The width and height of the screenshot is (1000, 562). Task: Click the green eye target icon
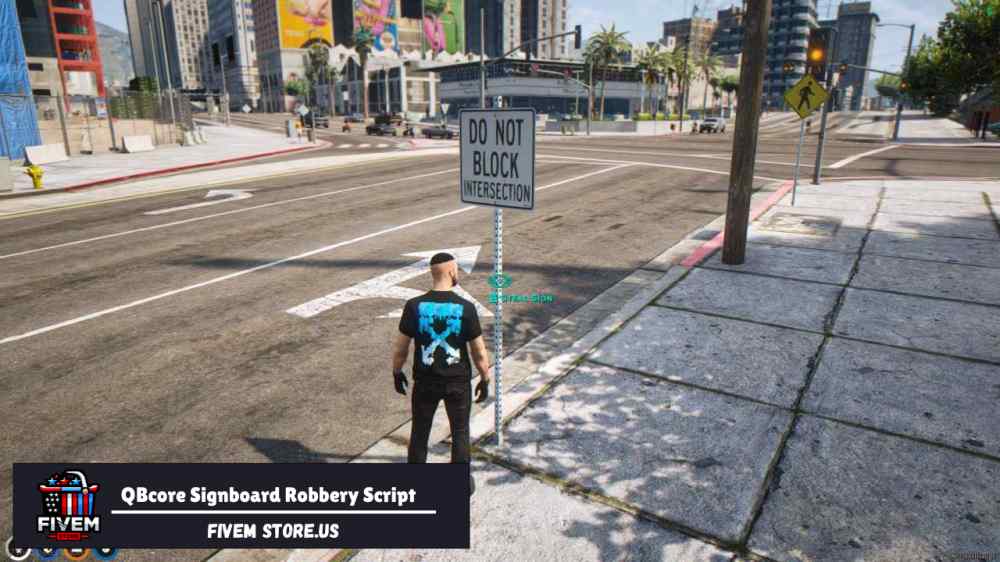coord(499,281)
